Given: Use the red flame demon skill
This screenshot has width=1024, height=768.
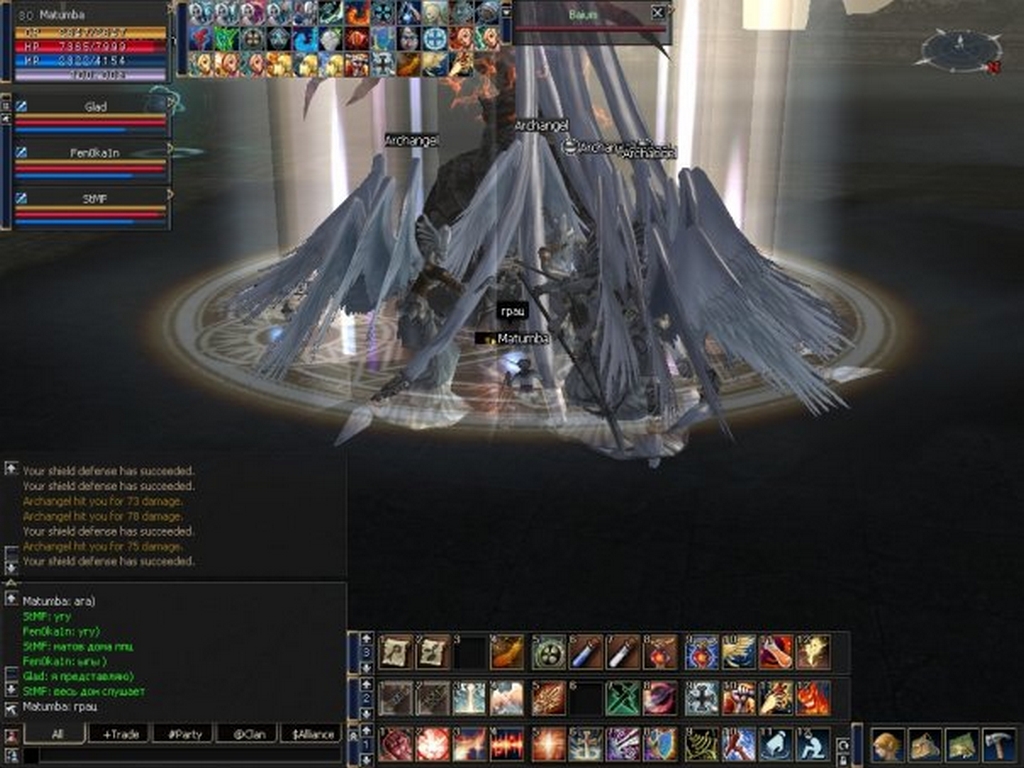Looking at the screenshot, I should (813, 698).
